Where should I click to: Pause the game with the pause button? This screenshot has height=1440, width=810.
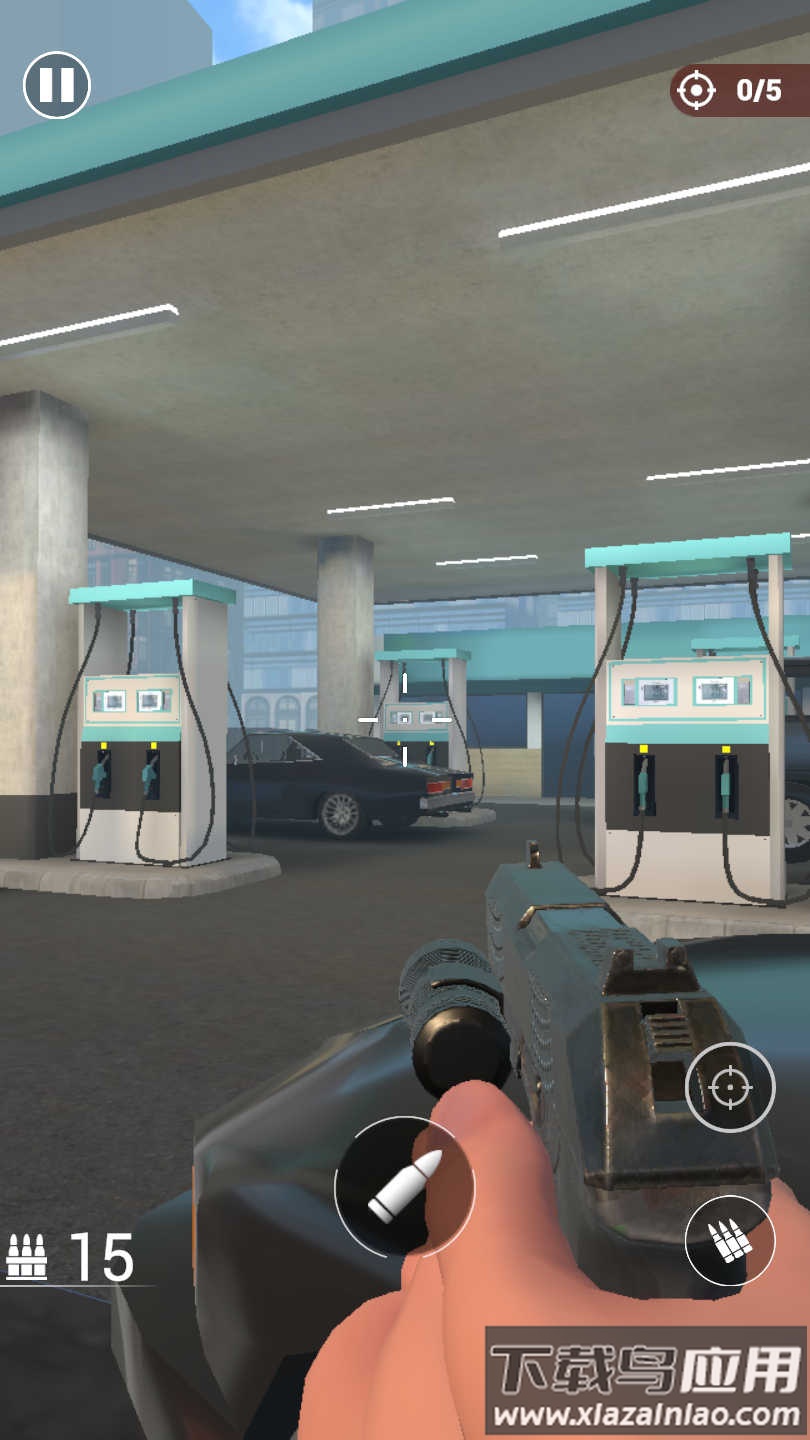[57, 85]
